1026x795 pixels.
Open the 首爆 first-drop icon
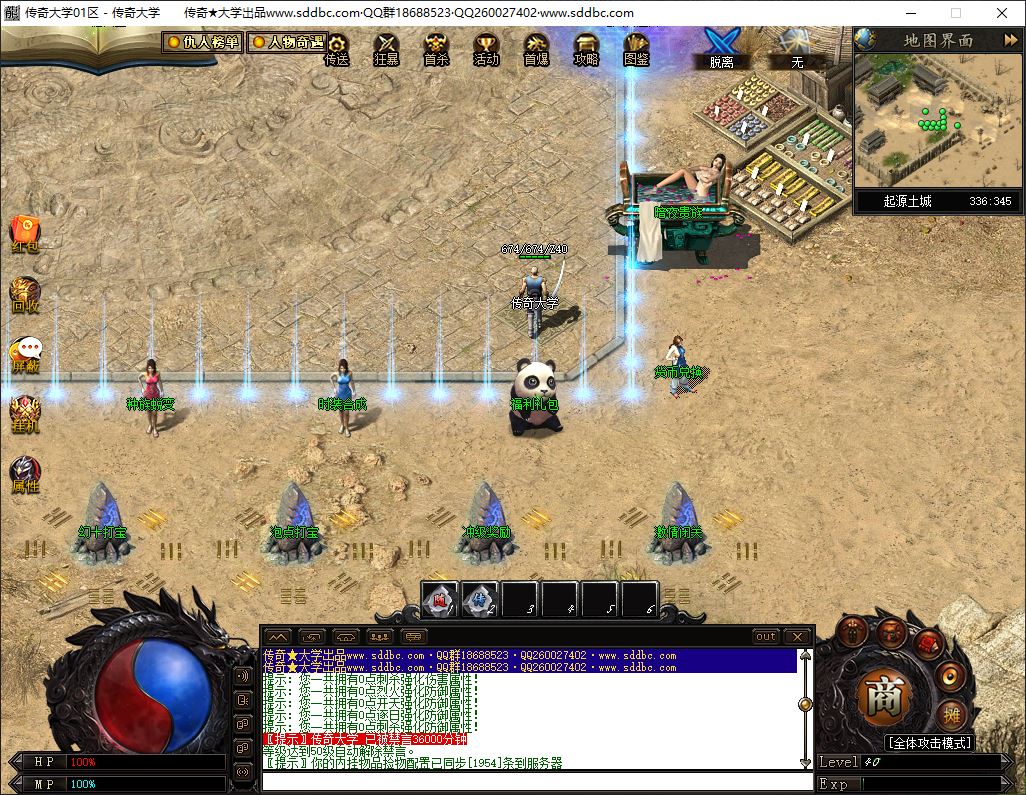(536, 47)
